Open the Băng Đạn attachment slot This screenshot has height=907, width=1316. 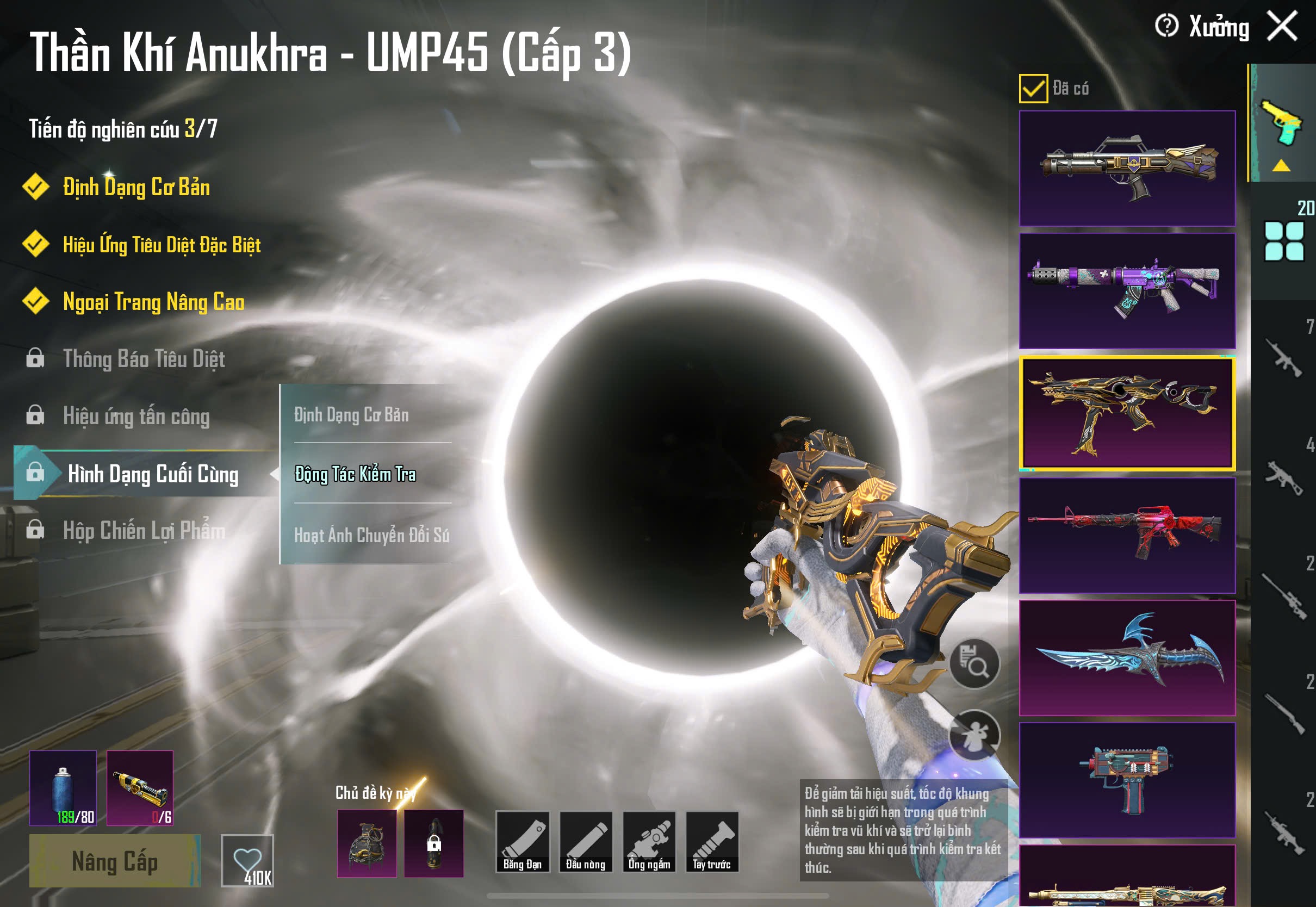pos(522,842)
